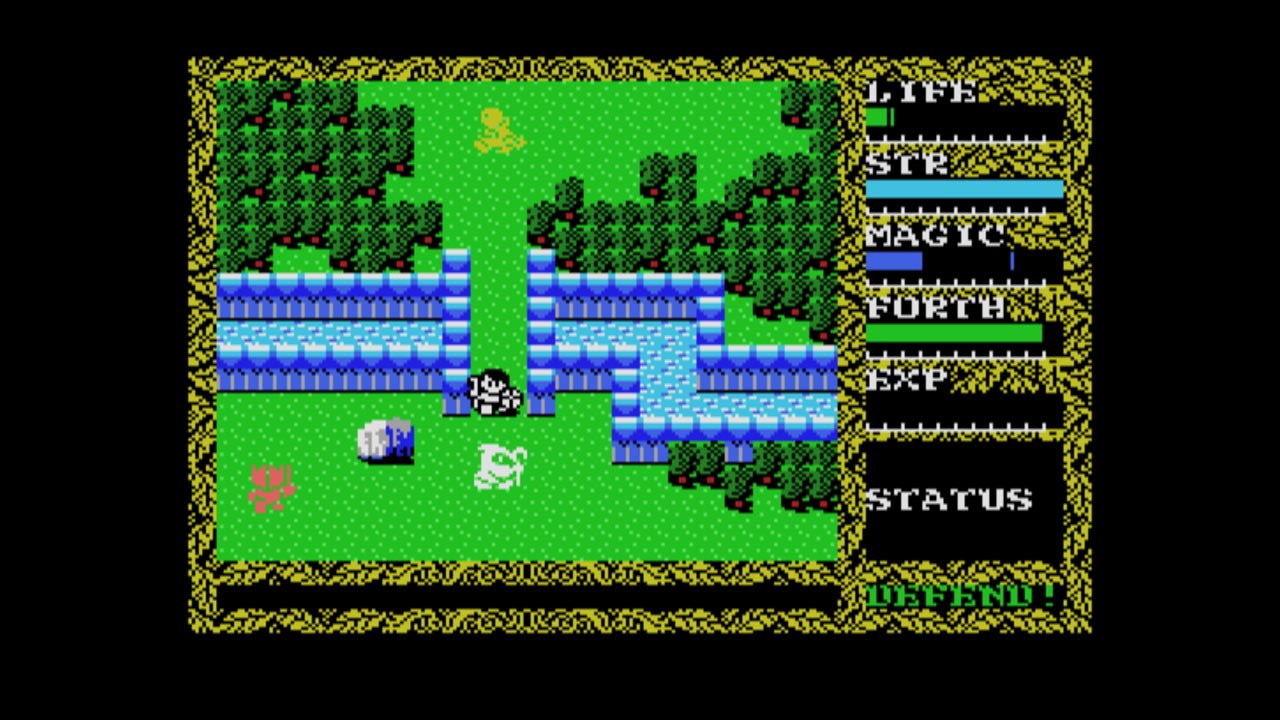Open the LIFE stat readout
The height and width of the screenshot is (720, 1280).
click(x=920, y=93)
